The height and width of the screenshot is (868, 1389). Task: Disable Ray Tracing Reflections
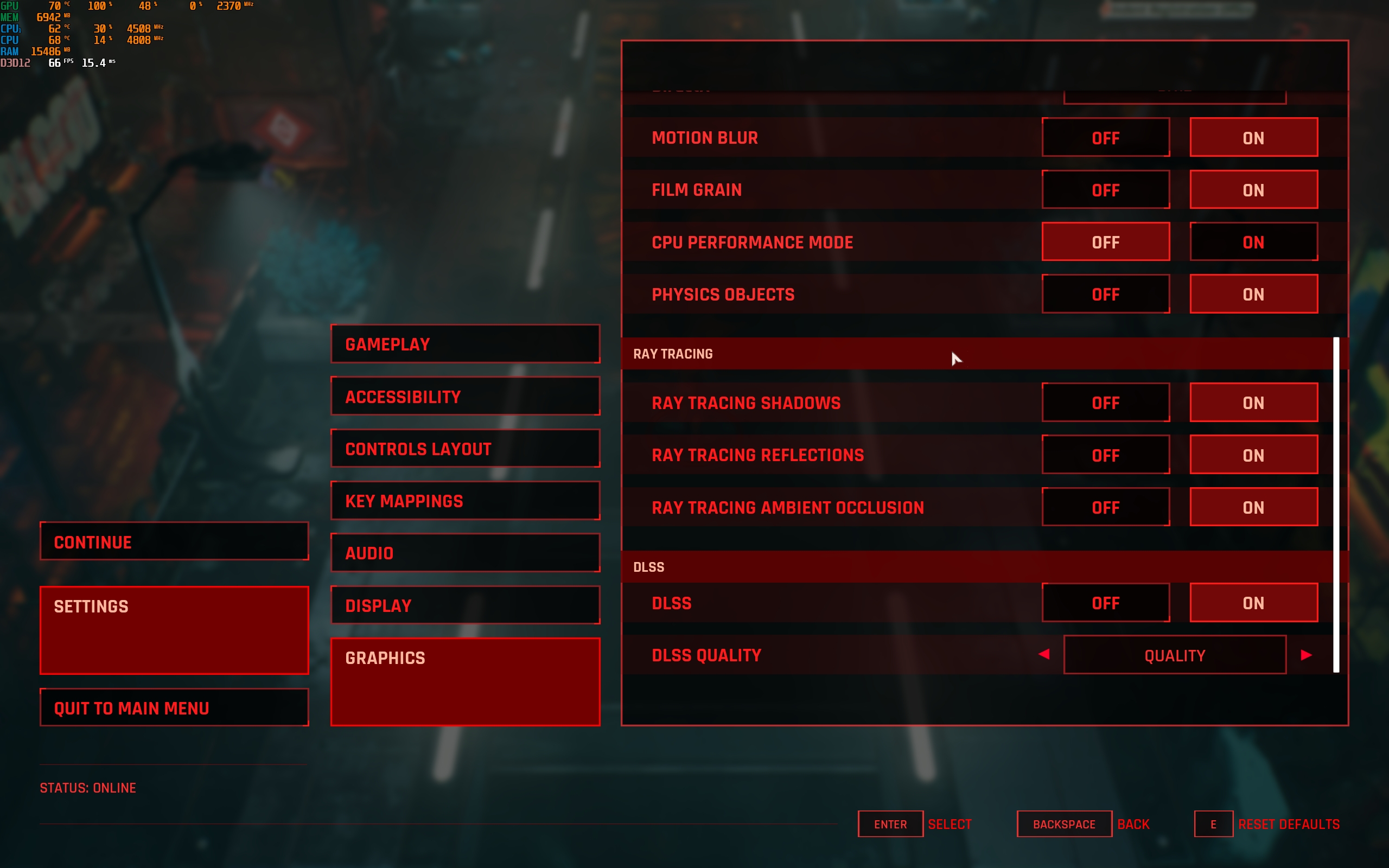pyautogui.click(x=1105, y=455)
